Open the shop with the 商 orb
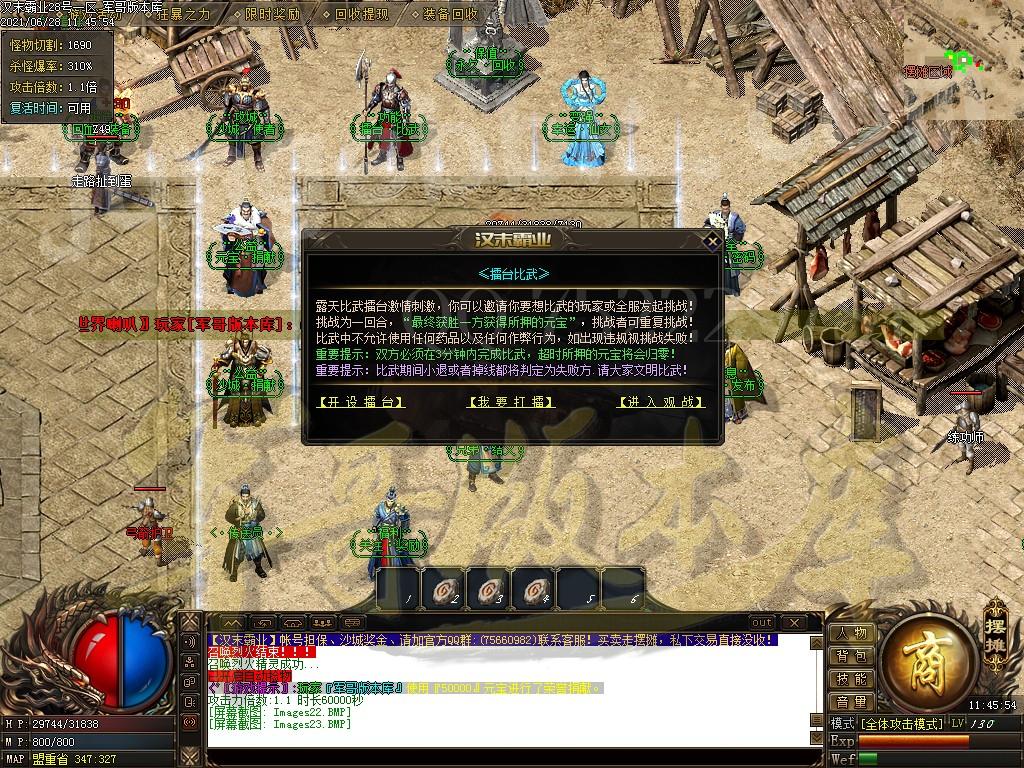This screenshot has width=1024, height=768. point(918,655)
